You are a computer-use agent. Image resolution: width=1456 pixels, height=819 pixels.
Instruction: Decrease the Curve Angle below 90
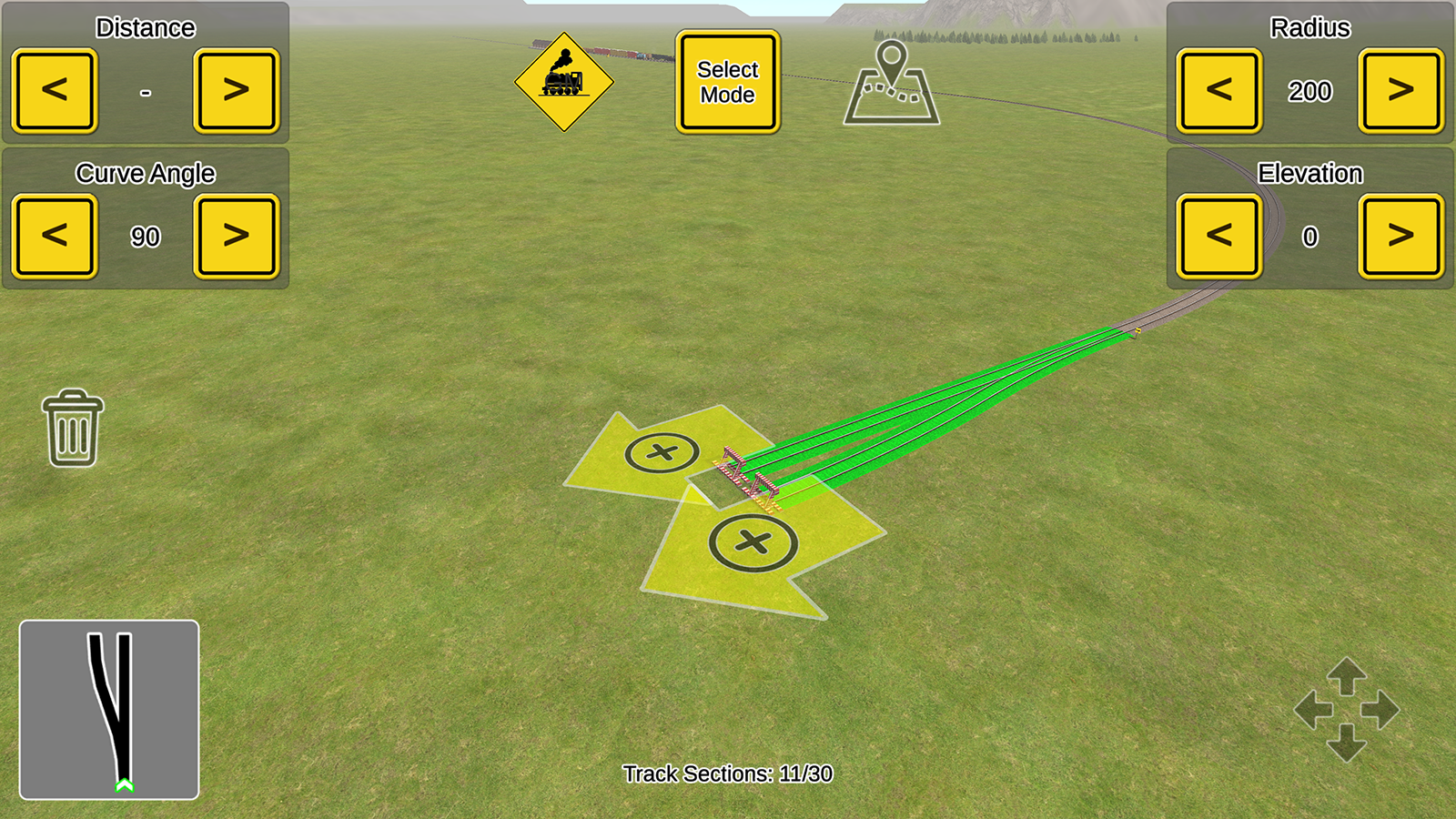[54, 235]
